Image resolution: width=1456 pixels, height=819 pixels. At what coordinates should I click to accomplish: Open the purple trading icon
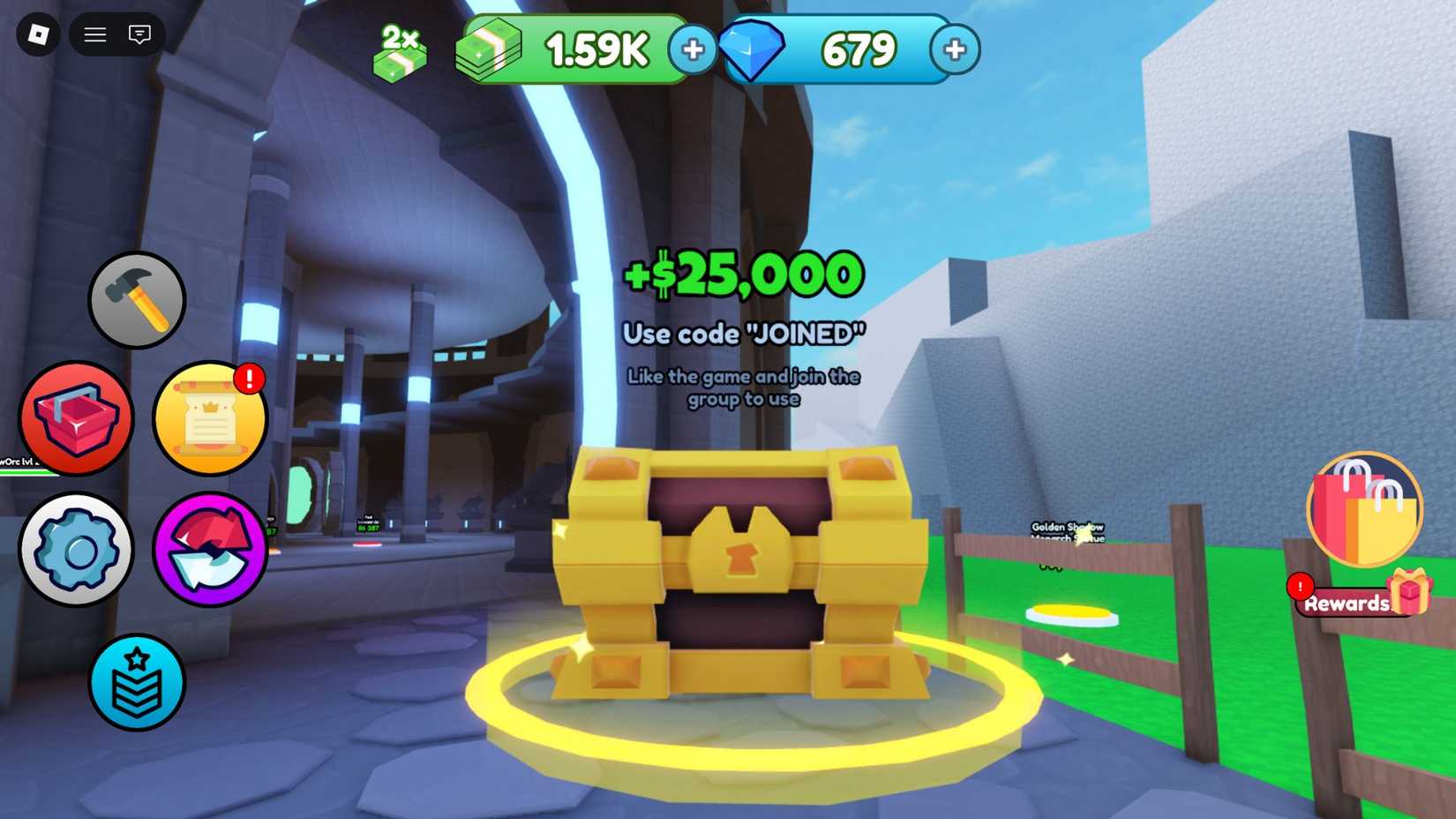click(210, 549)
